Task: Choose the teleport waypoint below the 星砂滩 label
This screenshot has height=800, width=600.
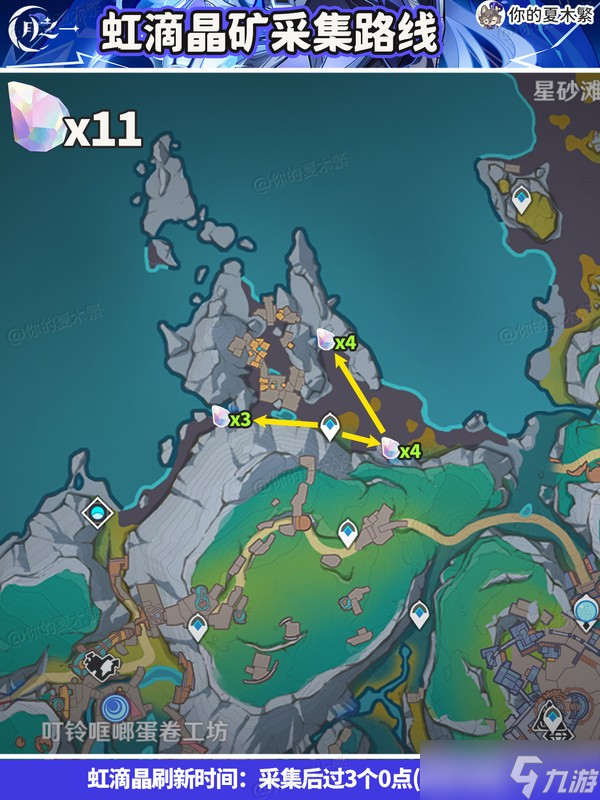Action: (x=521, y=202)
